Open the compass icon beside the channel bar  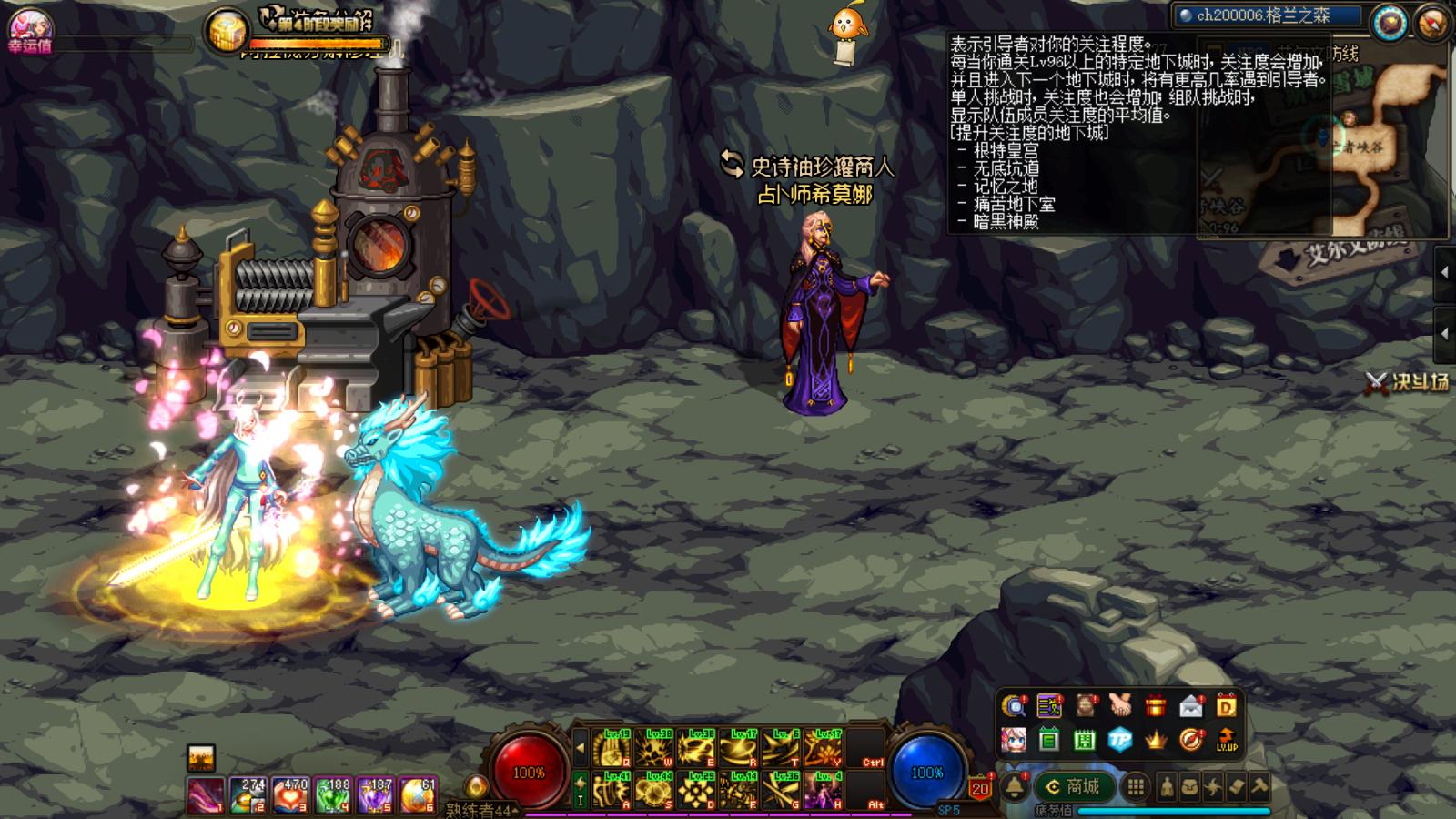(1390, 24)
